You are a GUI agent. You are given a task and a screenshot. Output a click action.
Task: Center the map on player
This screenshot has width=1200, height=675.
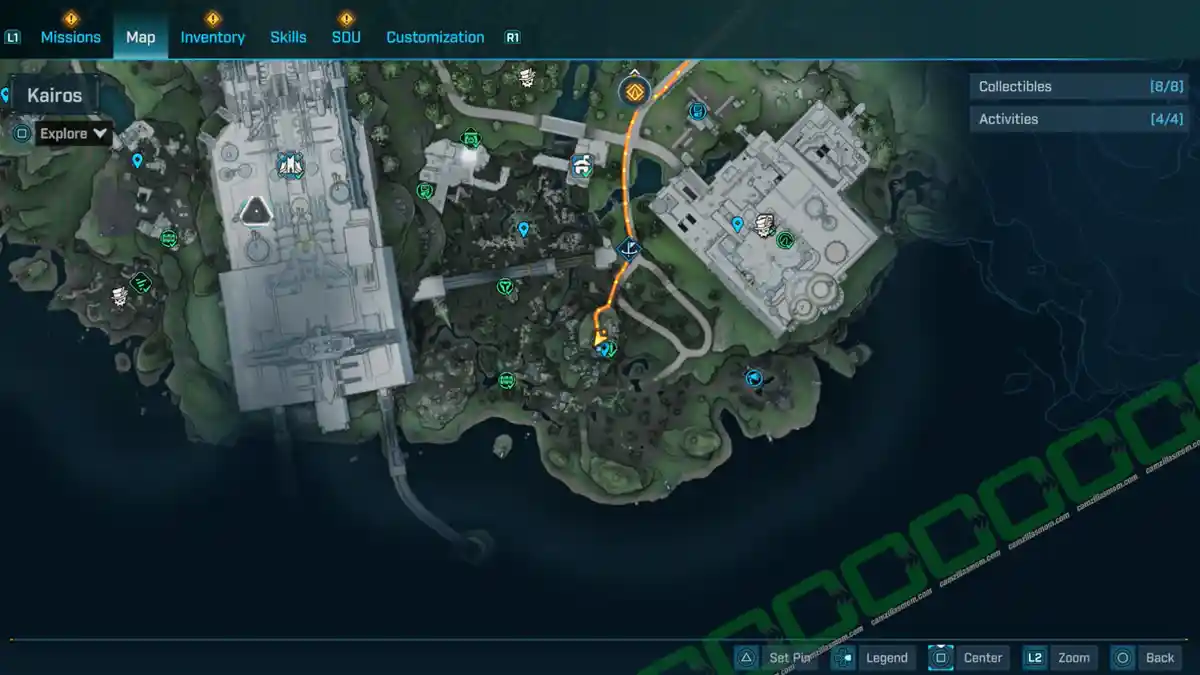[968, 657]
